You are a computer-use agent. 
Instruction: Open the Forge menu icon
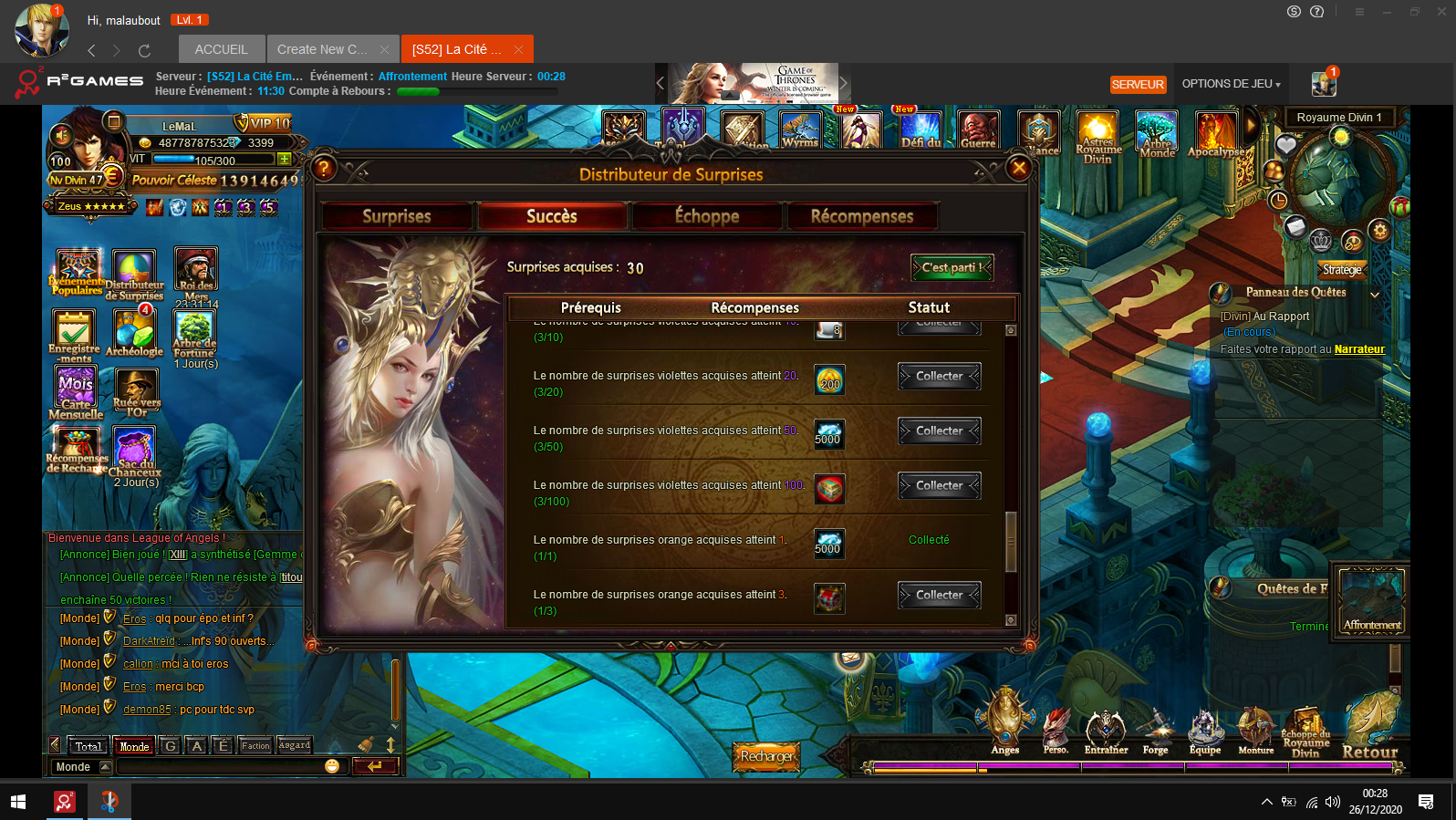1155,730
